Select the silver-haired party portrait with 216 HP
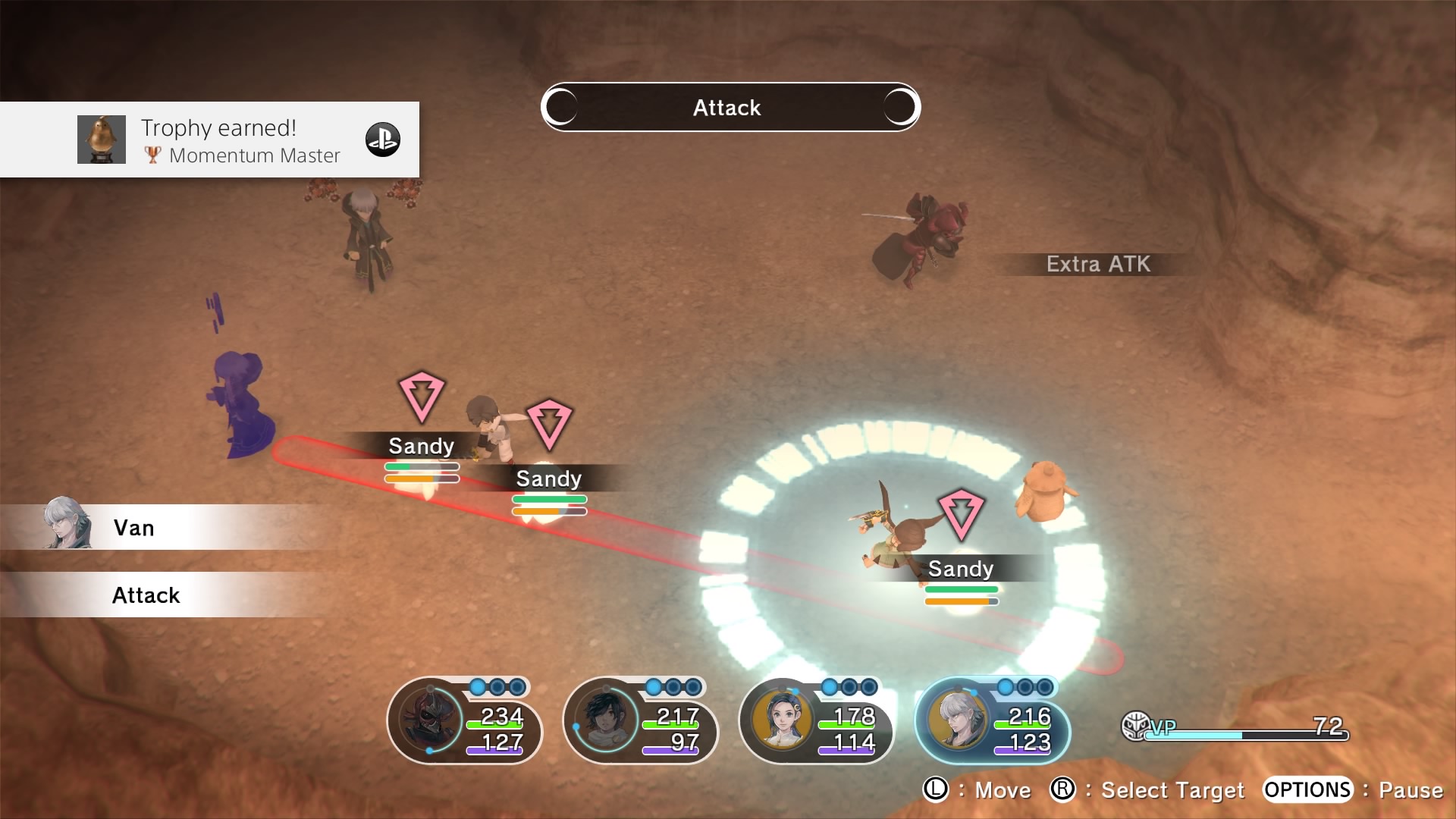Viewport: 1456px width, 819px height. click(992, 720)
